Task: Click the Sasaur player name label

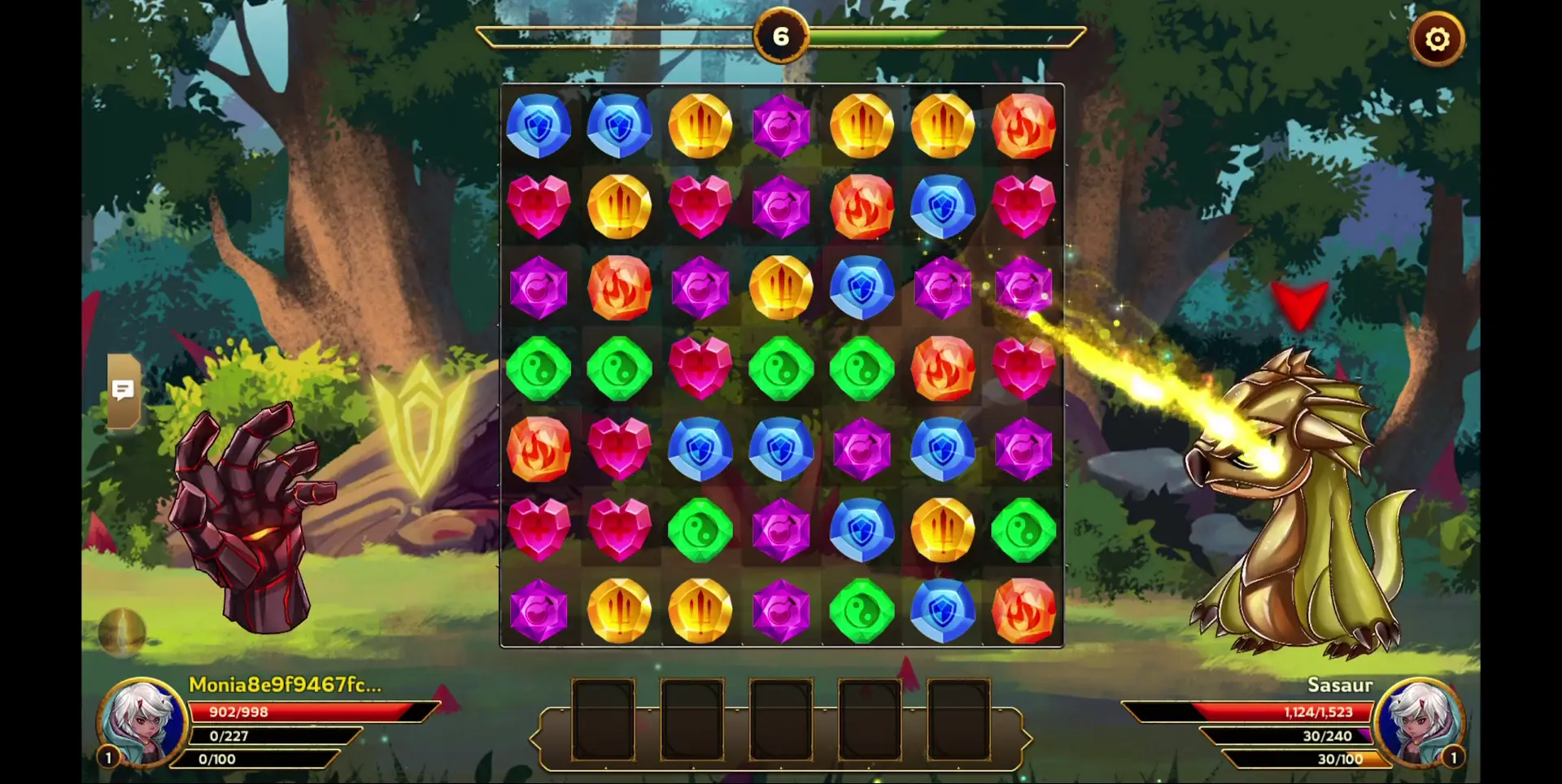Action: pos(1339,686)
